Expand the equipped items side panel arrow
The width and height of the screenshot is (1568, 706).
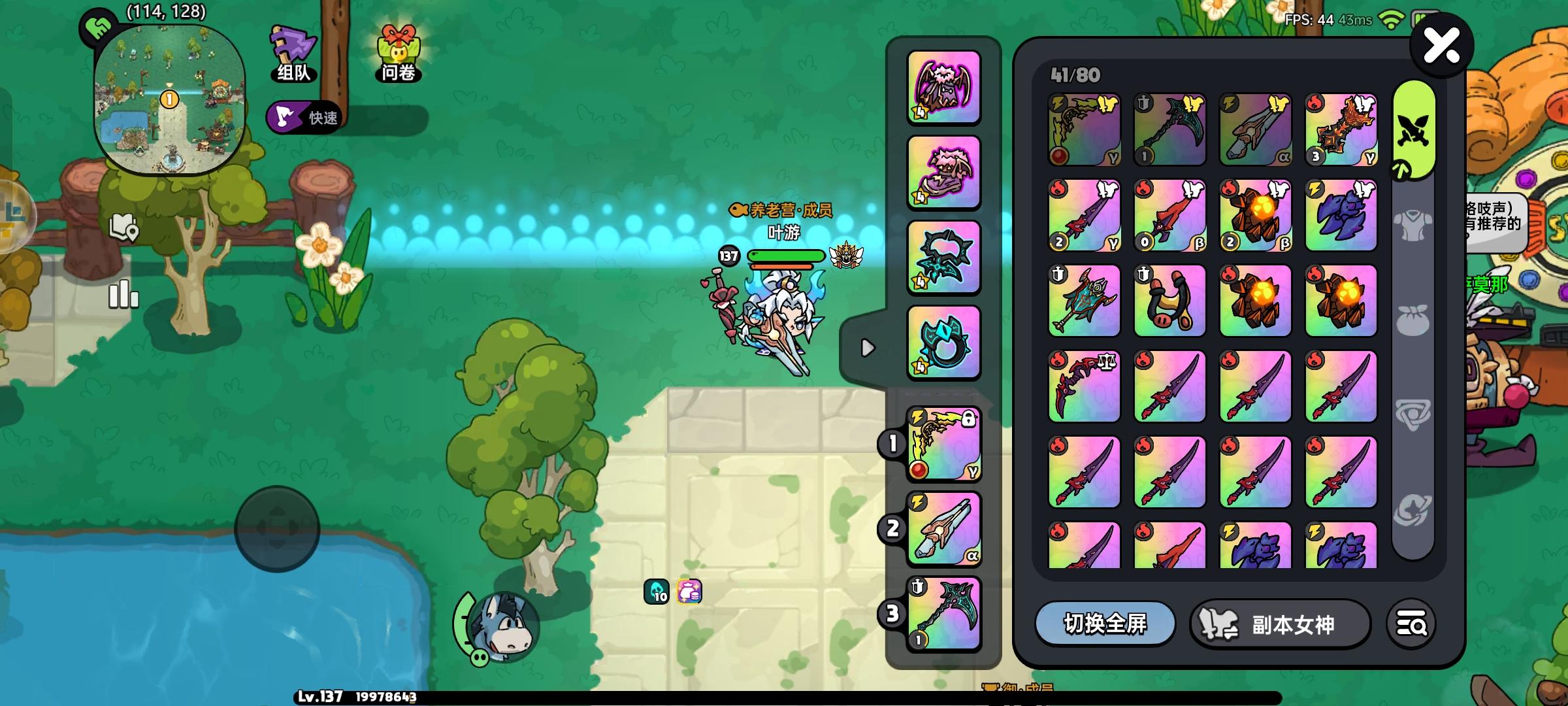(x=869, y=348)
